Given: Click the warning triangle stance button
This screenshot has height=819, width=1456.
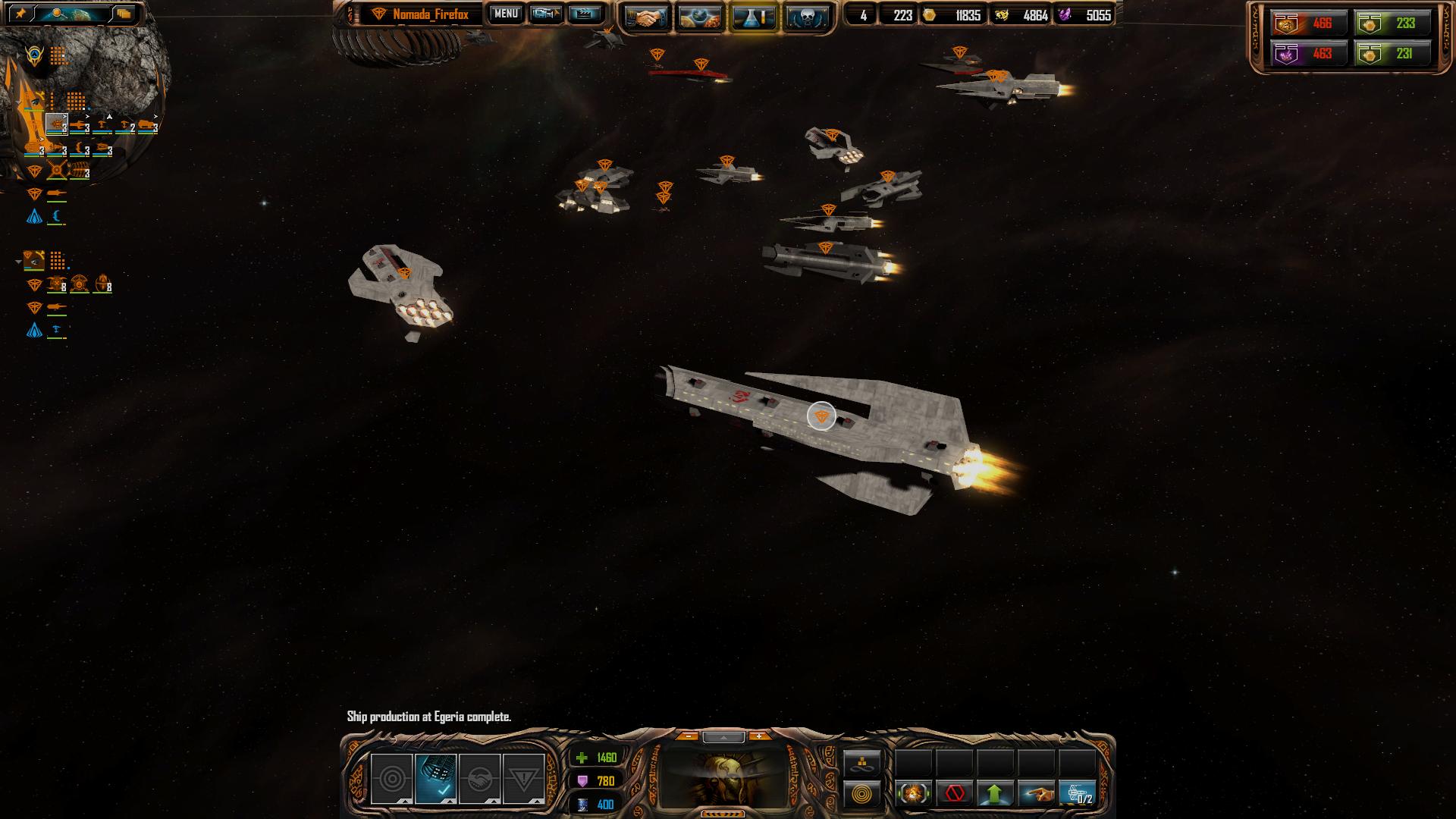Looking at the screenshot, I should [523, 778].
